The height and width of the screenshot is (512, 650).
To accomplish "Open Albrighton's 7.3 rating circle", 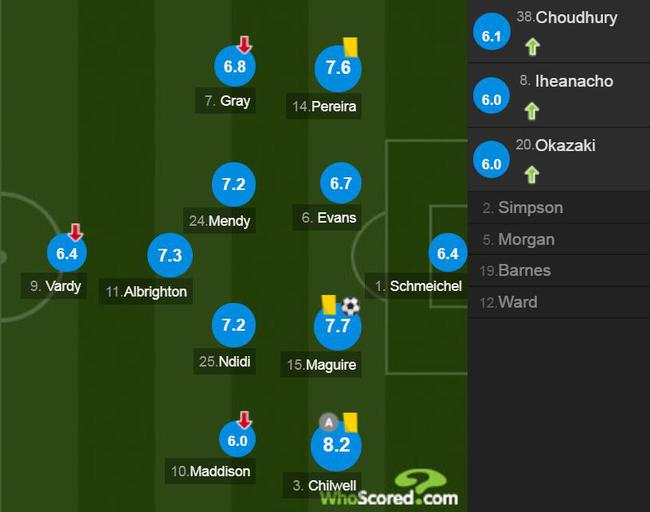I will tap(170, 255).
